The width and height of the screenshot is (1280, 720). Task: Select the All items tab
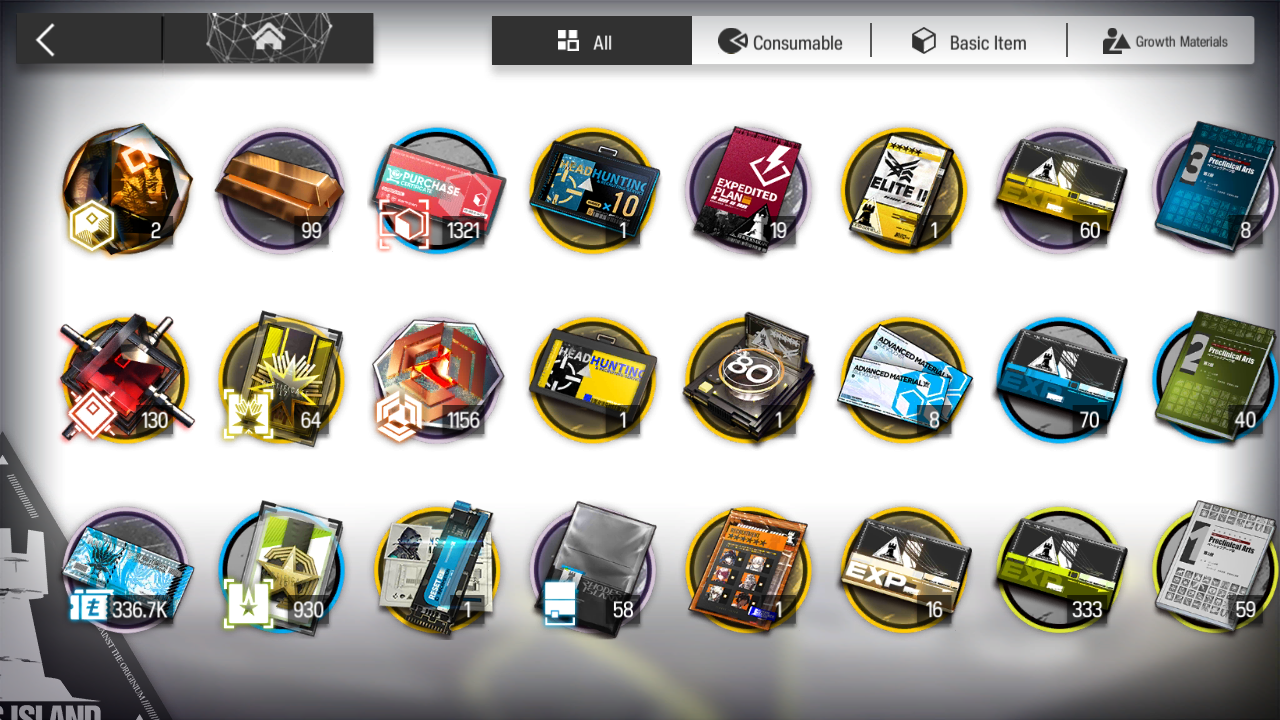pyautogui.click(x=591, y=41)
